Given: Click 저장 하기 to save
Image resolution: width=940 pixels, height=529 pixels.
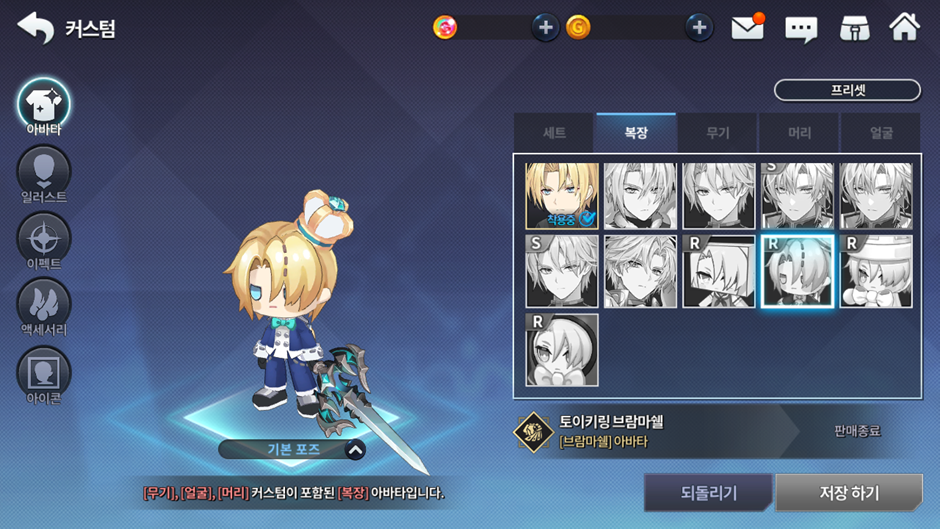Looking at the screenshot, I should pyautogui.click(x=849, y=493).
